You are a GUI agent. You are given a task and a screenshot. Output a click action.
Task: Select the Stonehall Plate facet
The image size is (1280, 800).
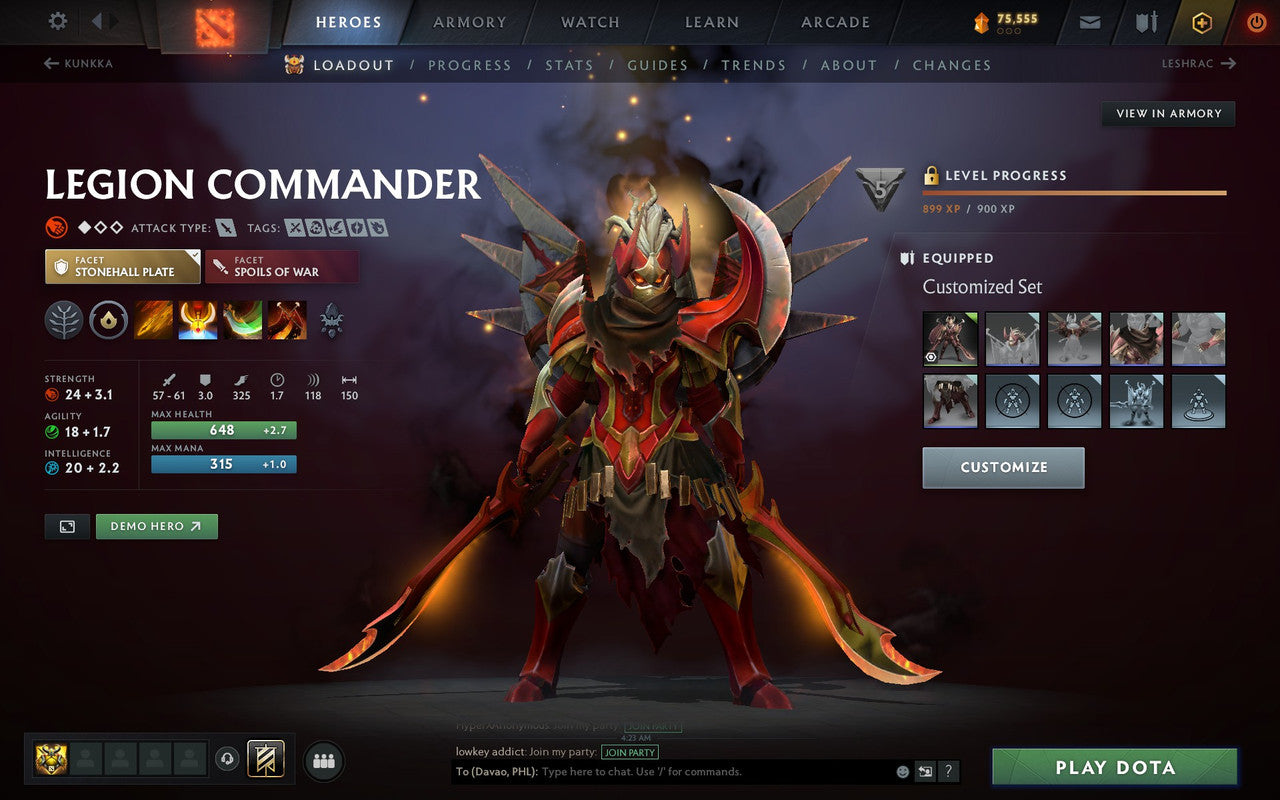pyautogui.click(x=122, y=266)
